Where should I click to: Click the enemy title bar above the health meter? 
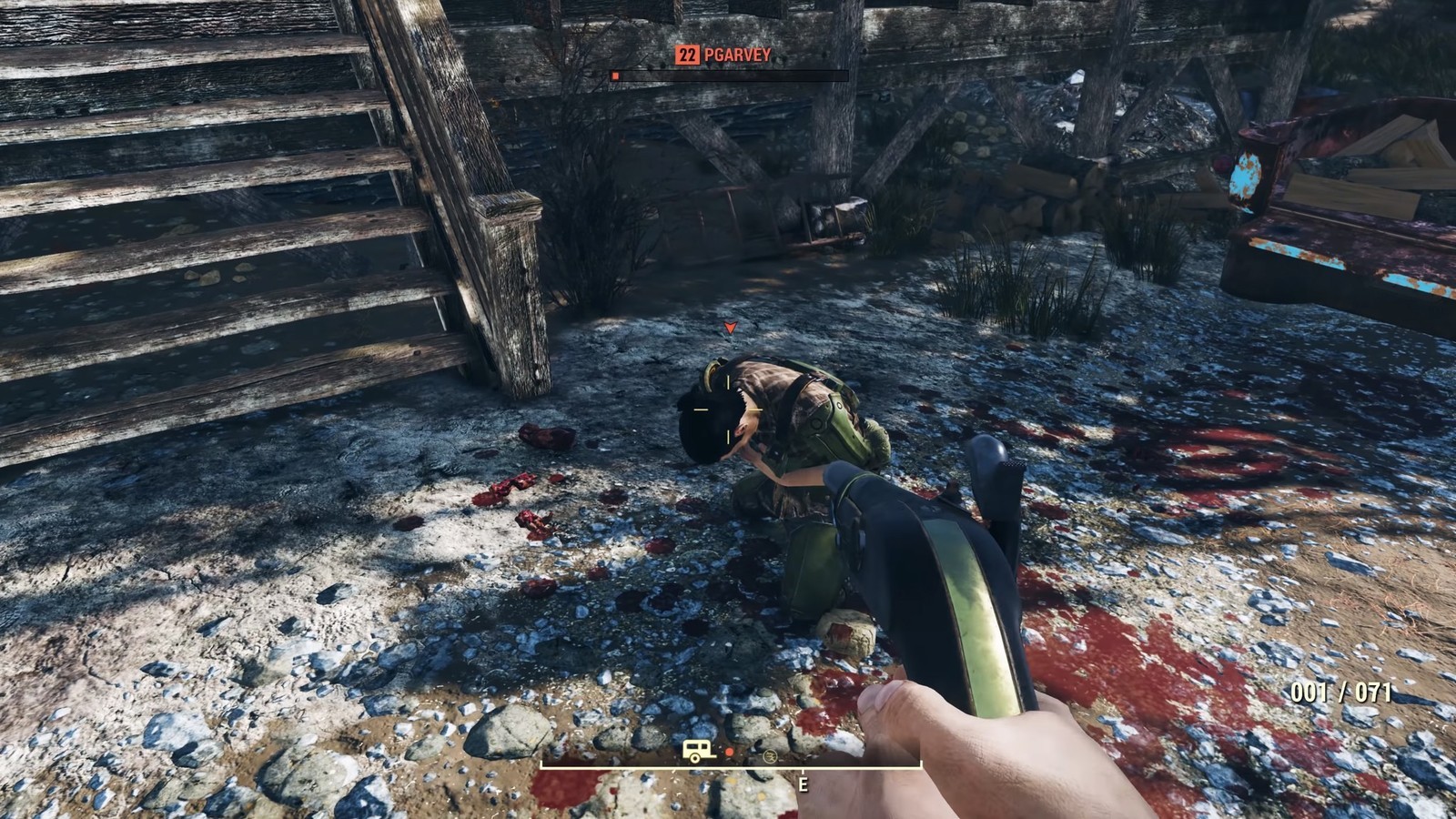pos(723,55)
